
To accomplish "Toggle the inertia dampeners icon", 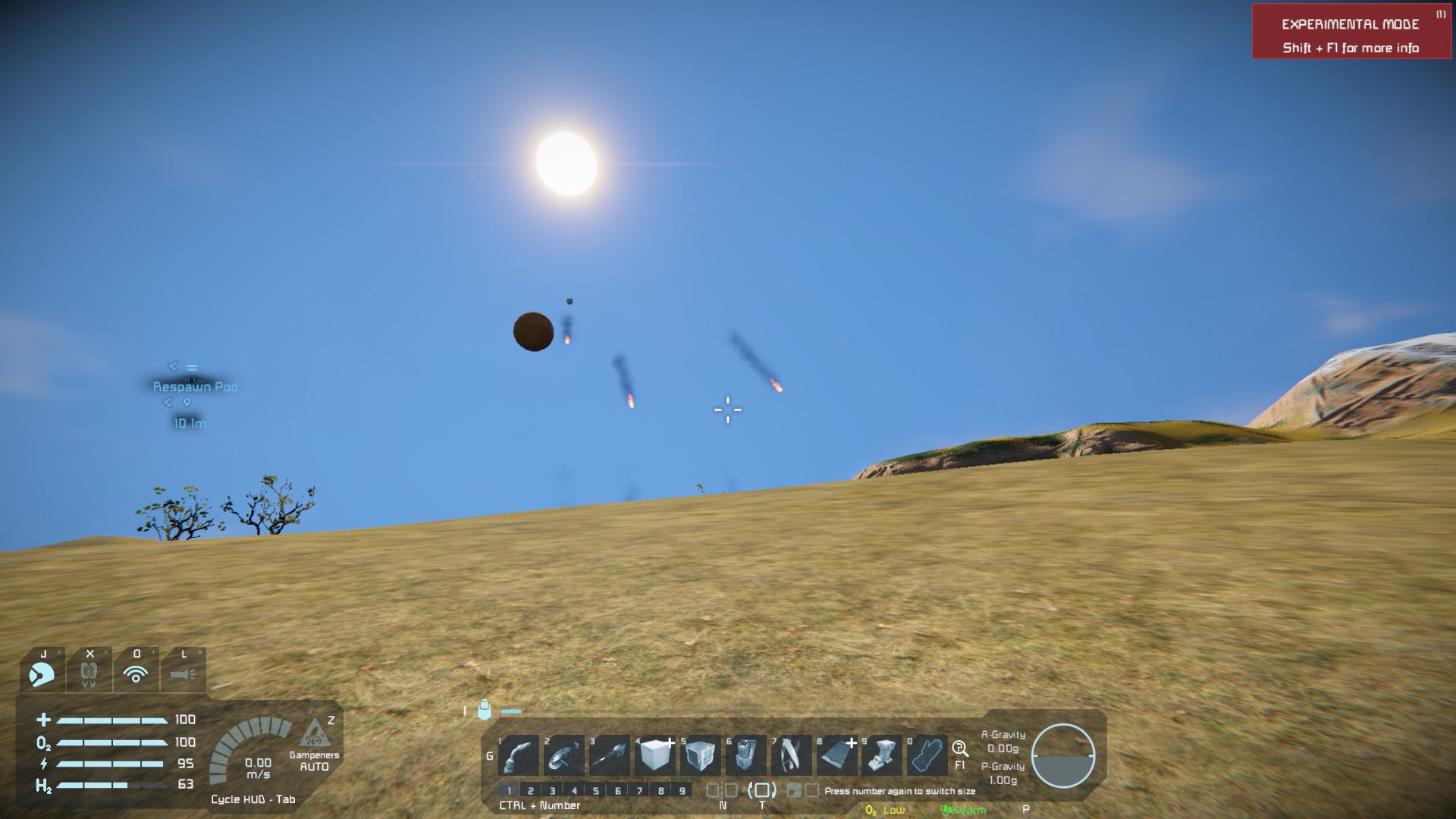I will click(314, 736).
